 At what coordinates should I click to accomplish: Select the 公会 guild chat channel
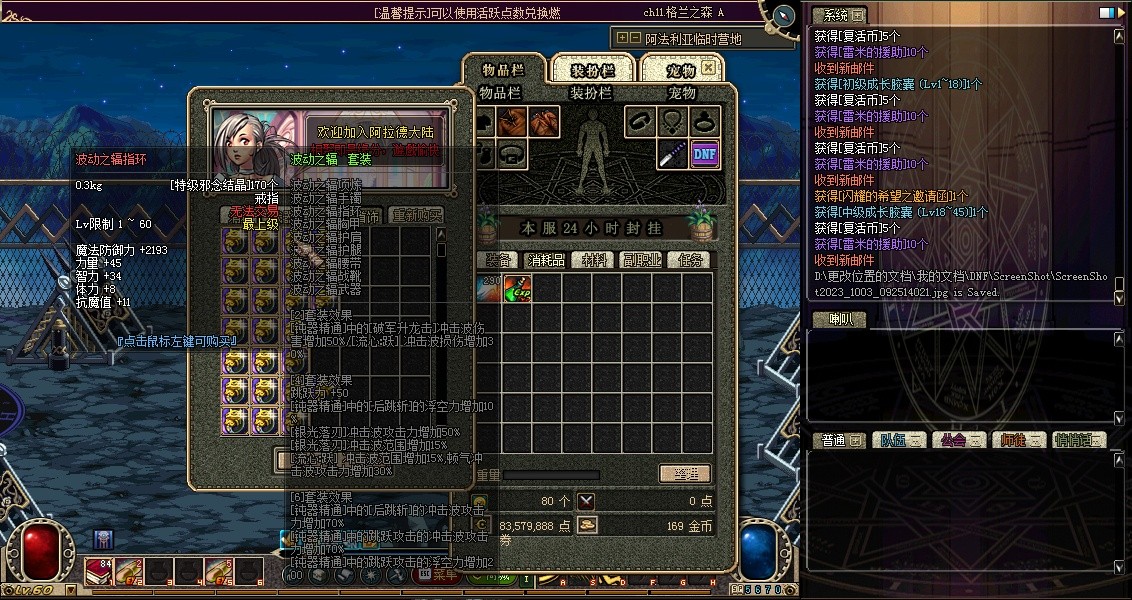952,440
